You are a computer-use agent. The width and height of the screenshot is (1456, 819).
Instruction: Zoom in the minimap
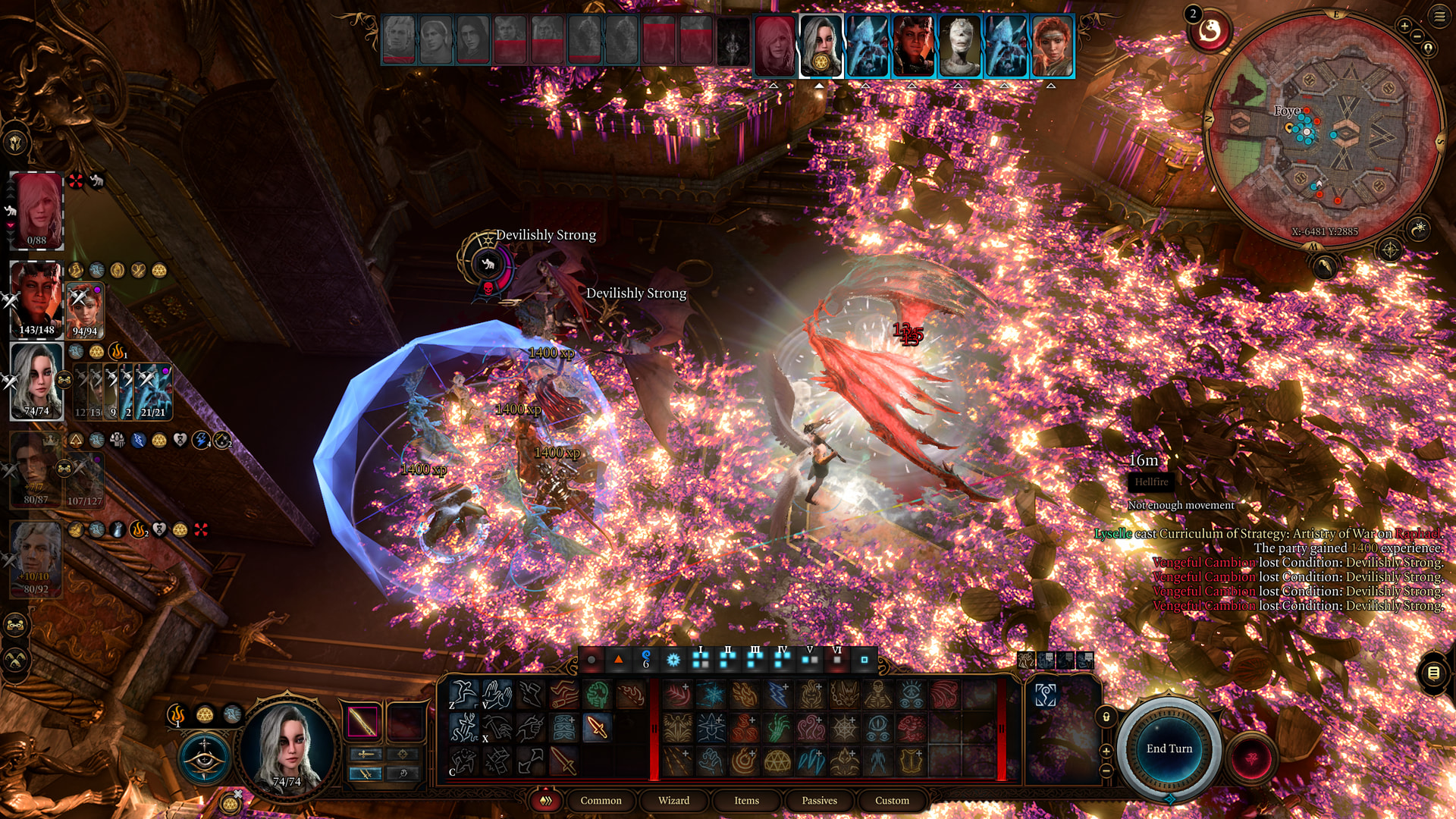click(x=1404, y=27)
